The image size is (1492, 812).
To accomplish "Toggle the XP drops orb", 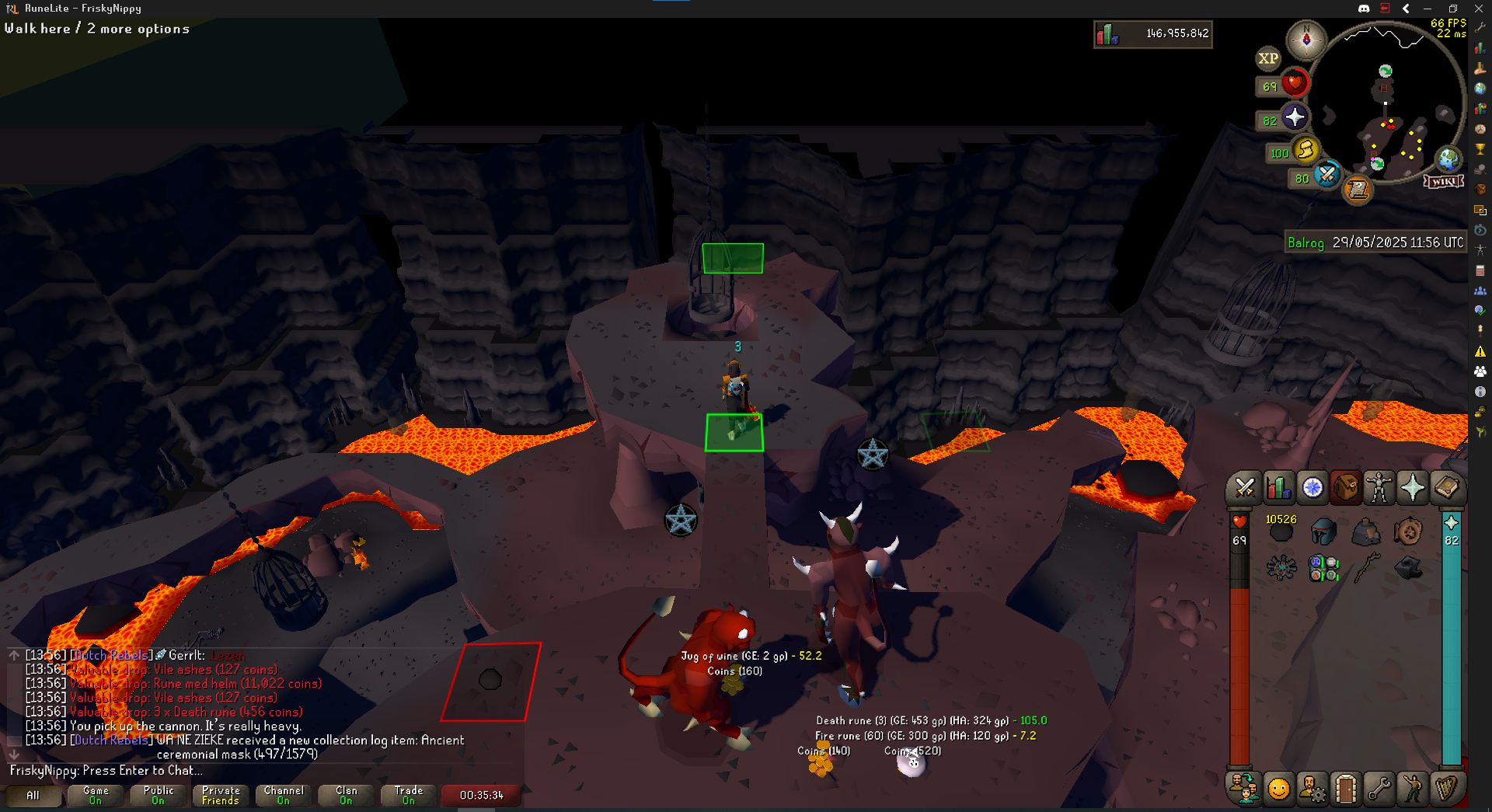I will tap(1268, 58).
